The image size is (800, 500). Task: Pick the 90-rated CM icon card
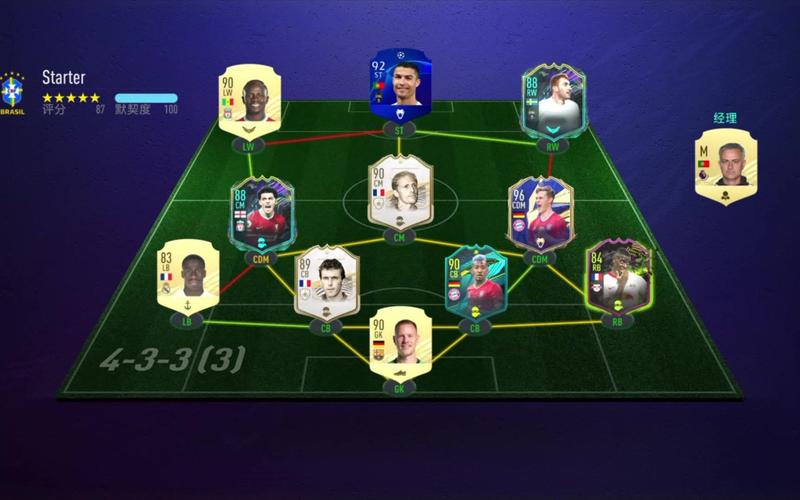399,193
